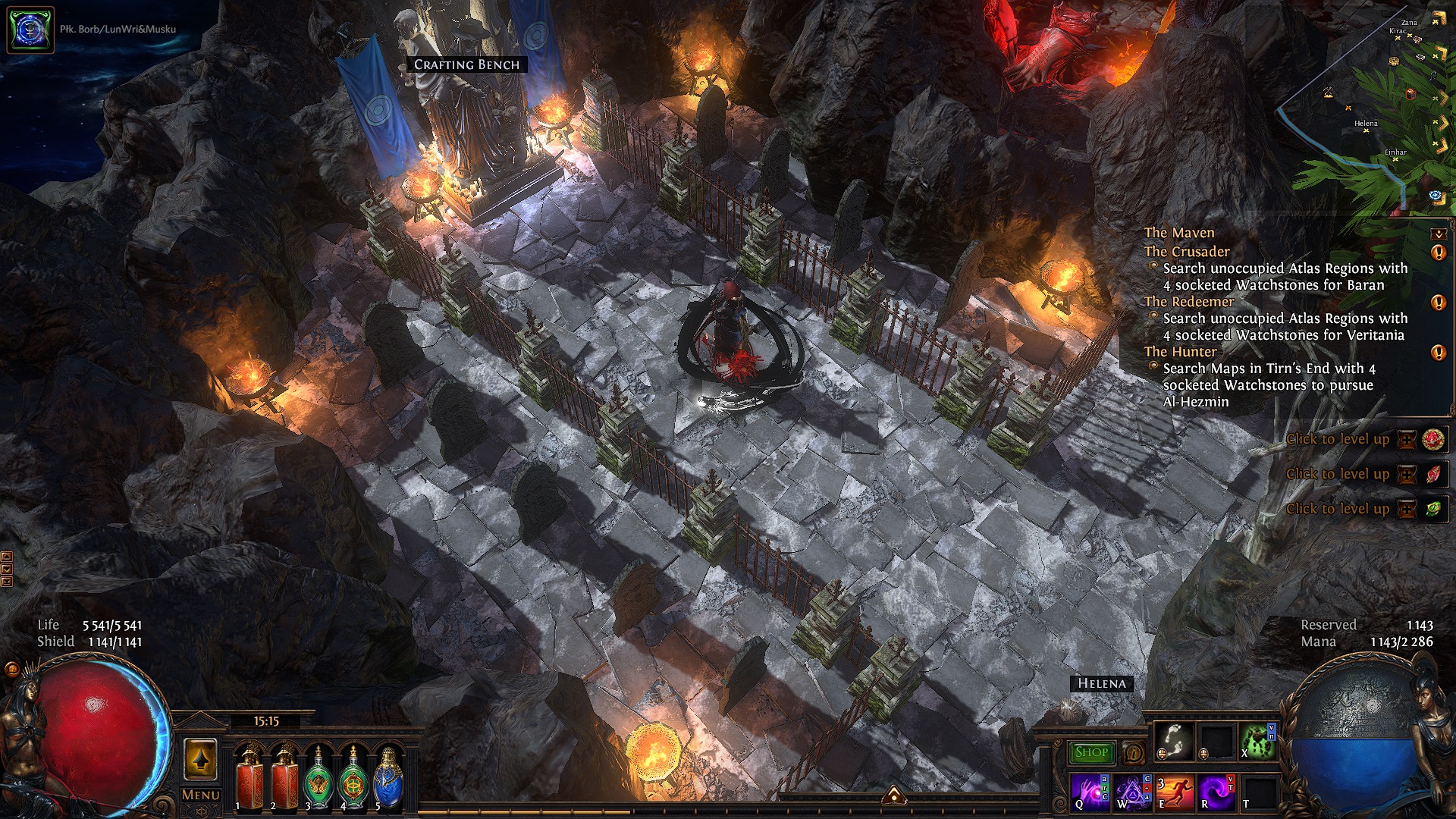The height and width of the screenshot is (819, 1456).
Task: Use the blue mana flask
Action: coord(389,777)
